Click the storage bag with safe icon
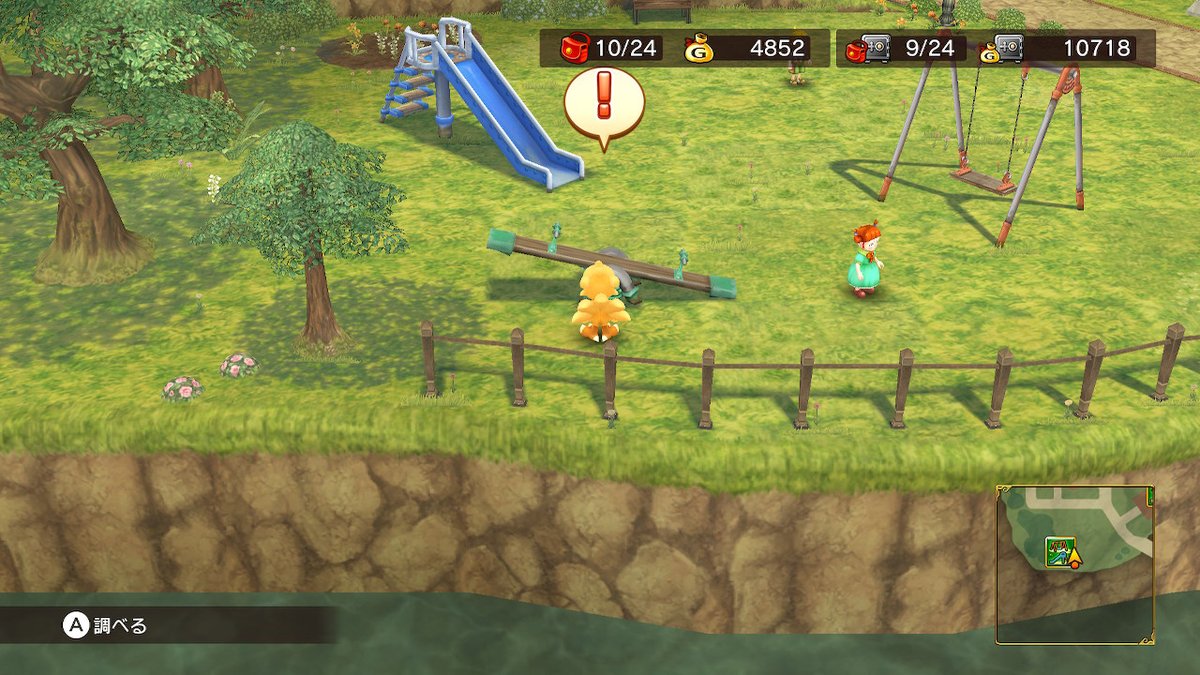1200x675 pixels. [x=867, y=48]
